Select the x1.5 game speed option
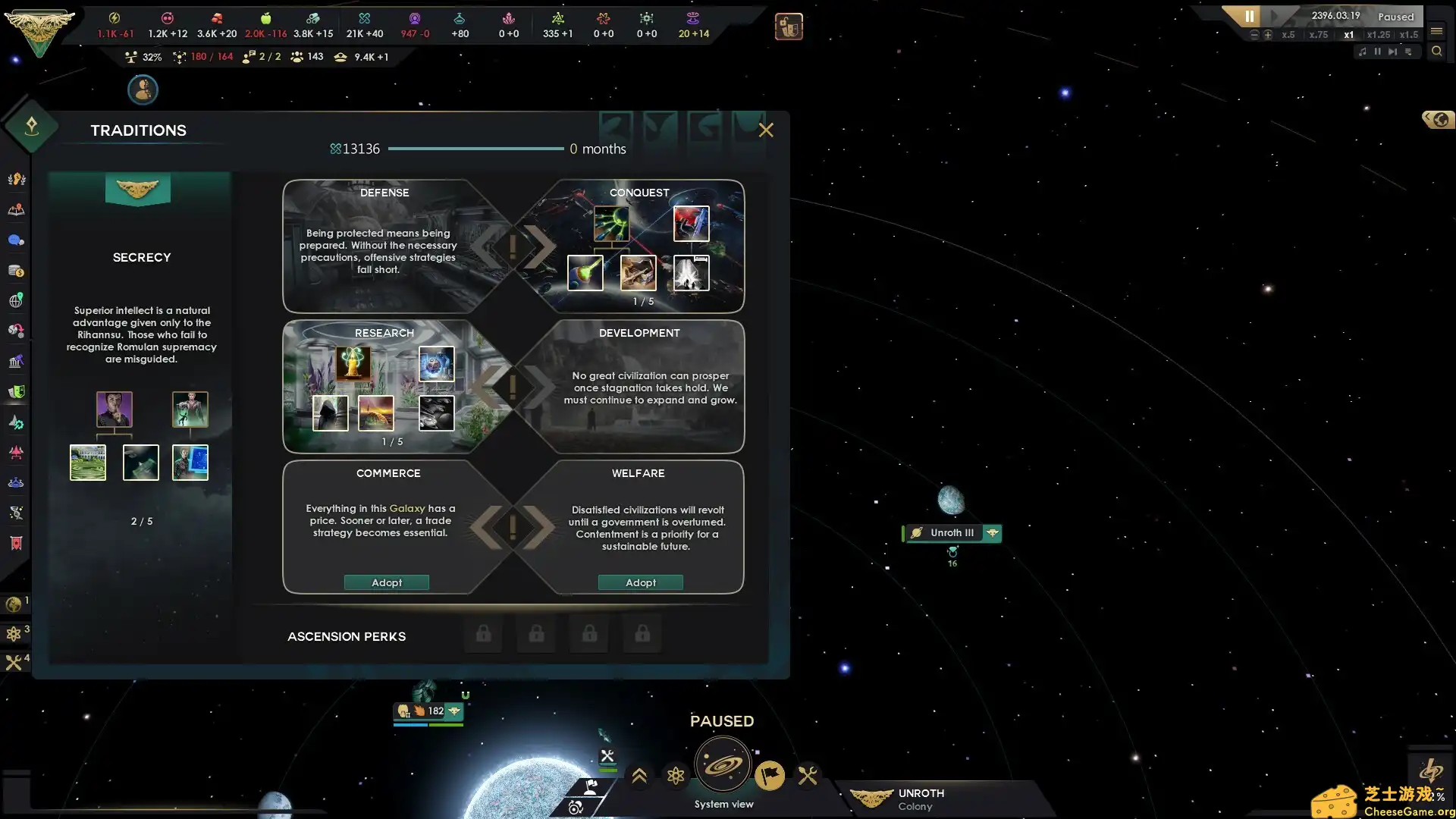This screenshot has height=819, width=1456. [1409, 36]
